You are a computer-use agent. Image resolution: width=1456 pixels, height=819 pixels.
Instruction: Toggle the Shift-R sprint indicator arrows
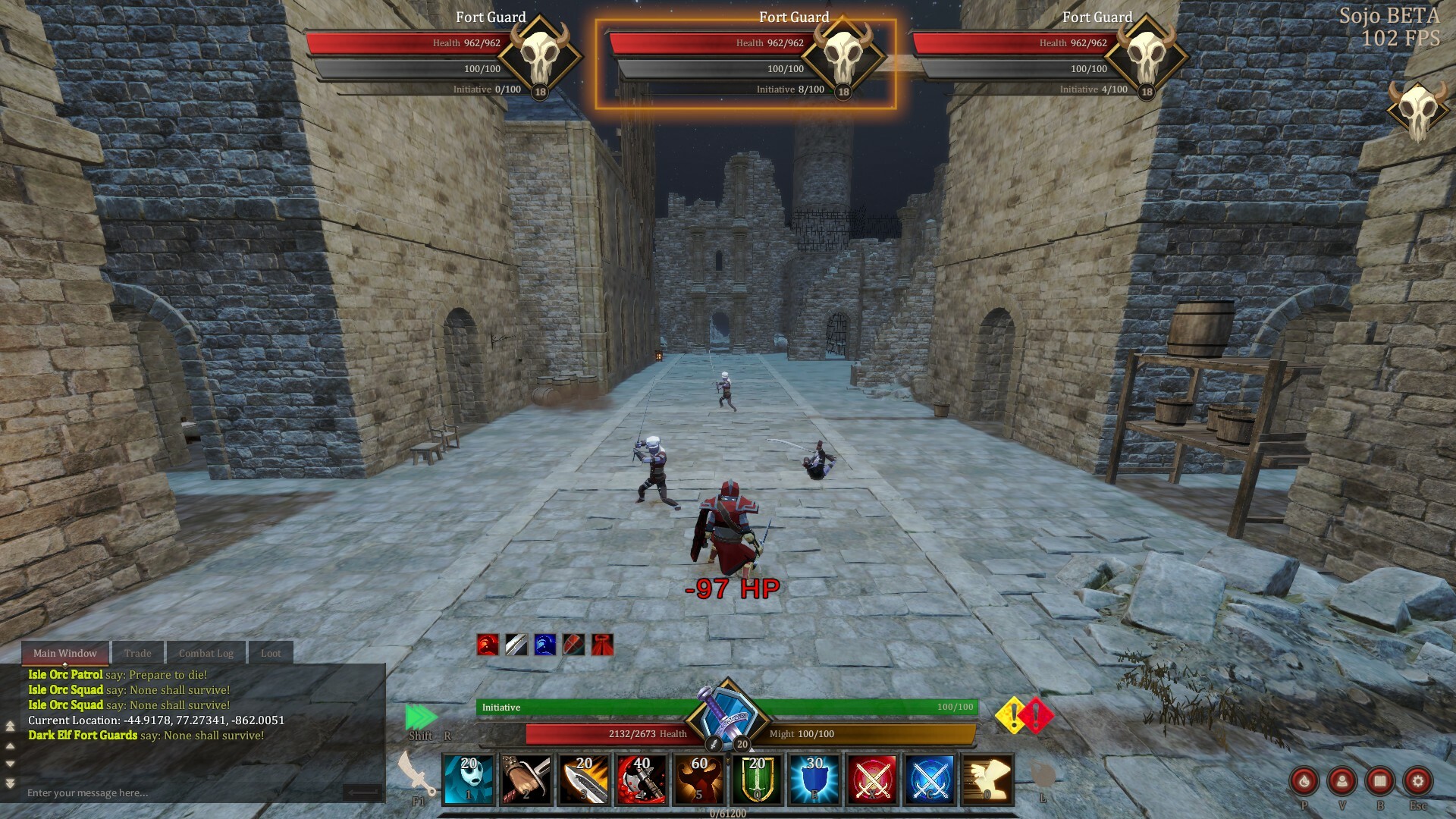coord(422,716)
